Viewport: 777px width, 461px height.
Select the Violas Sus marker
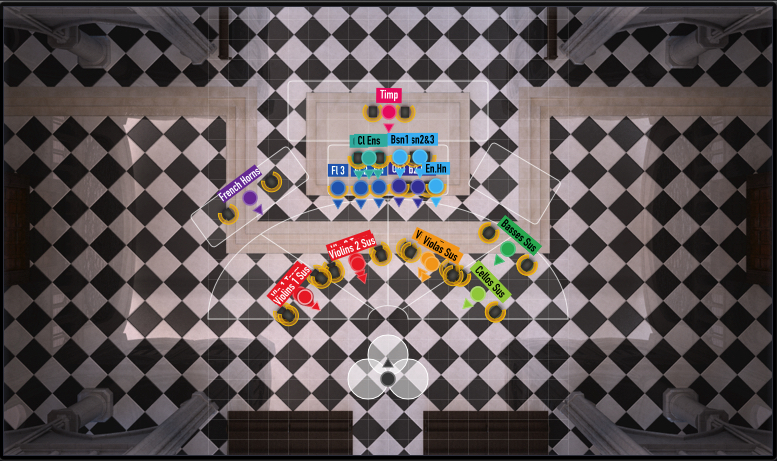[x=430, y=262]
